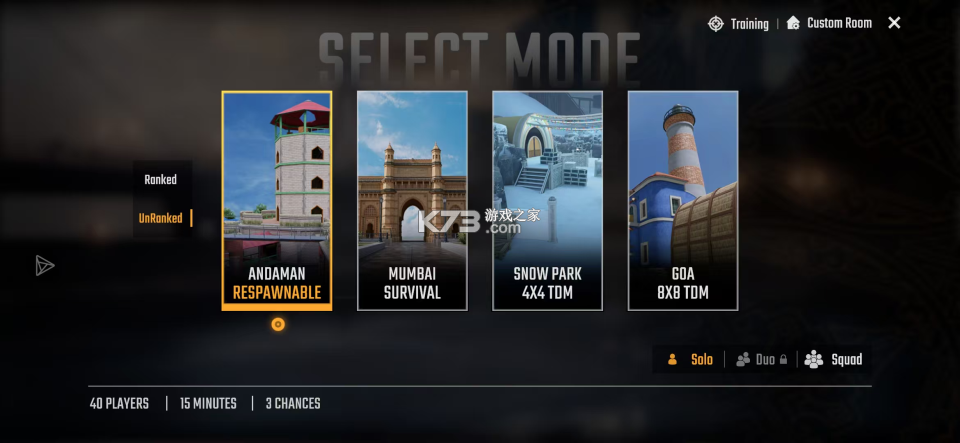Open the Custom Room option
This screenshot has width=960, height=443.
point(829,23)
